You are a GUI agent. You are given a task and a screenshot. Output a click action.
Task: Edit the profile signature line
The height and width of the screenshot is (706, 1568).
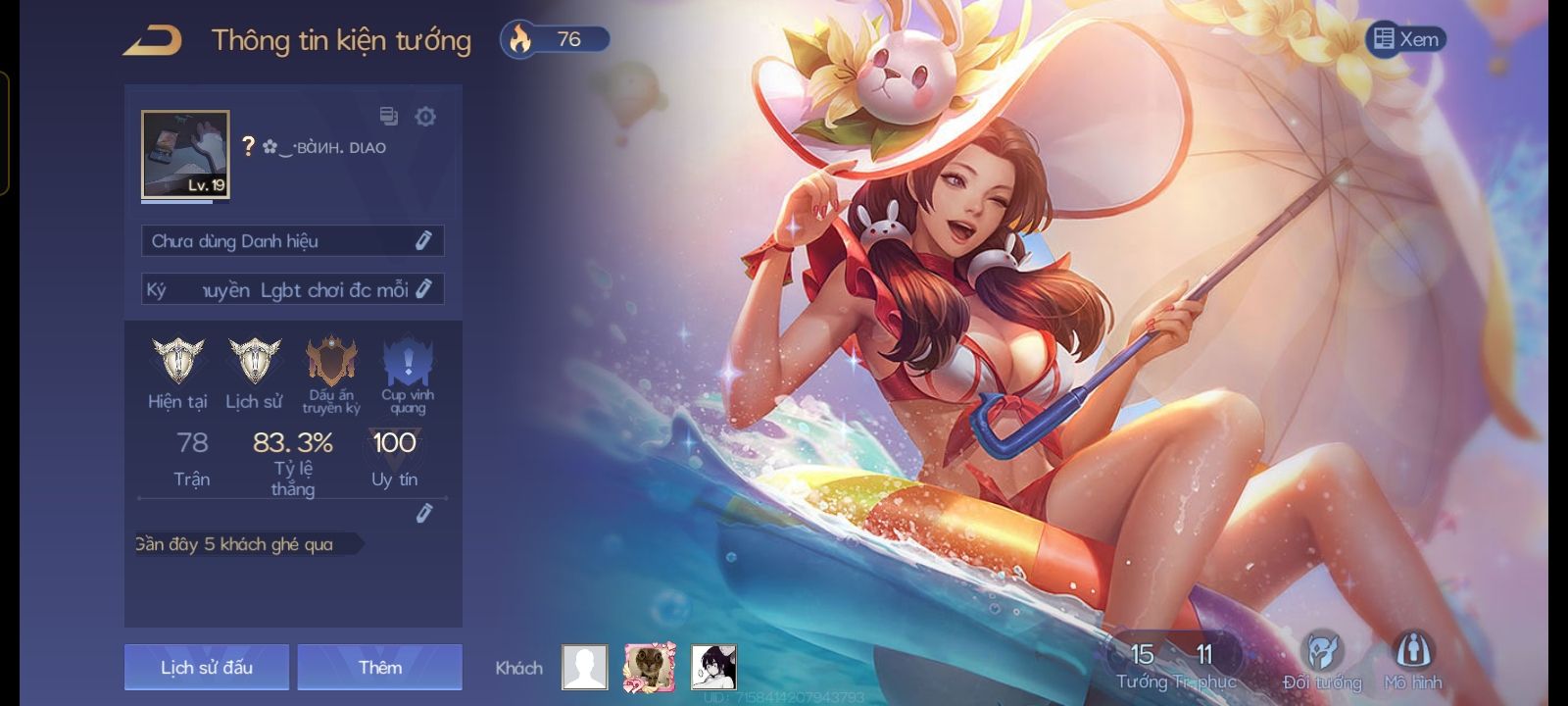pos(423,289)
